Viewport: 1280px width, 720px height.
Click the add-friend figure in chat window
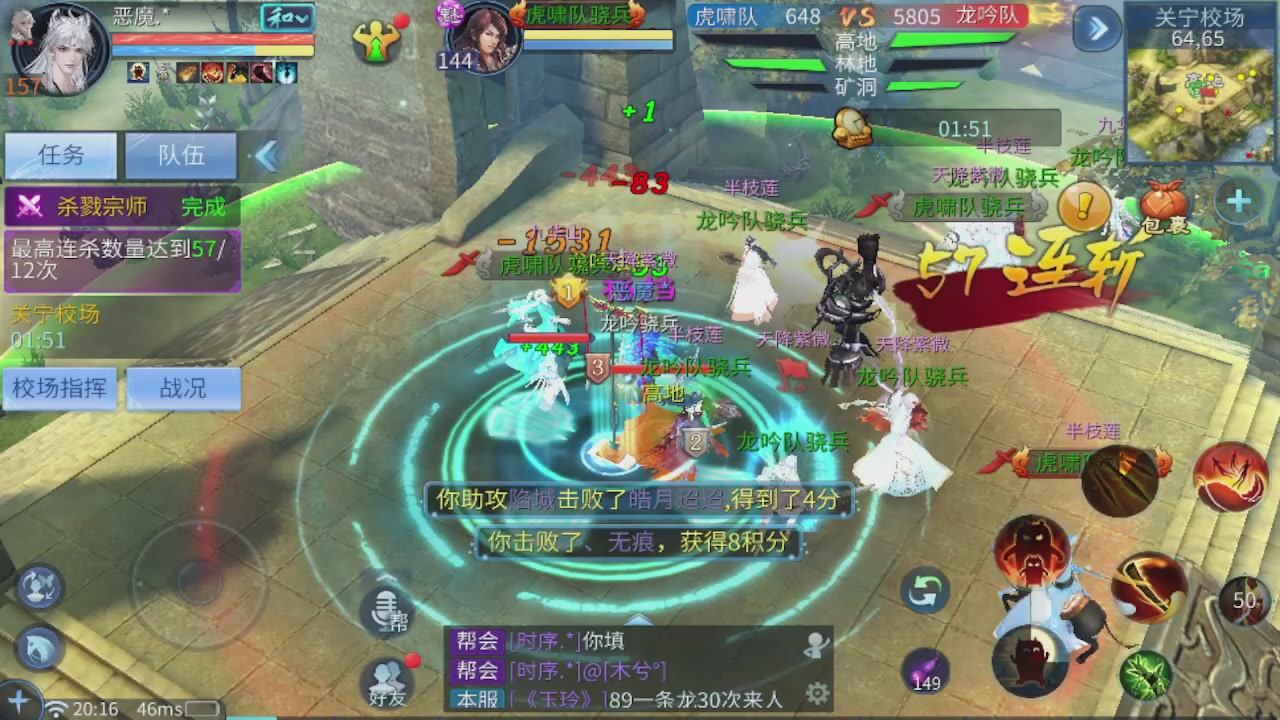[x=814, y=645]
